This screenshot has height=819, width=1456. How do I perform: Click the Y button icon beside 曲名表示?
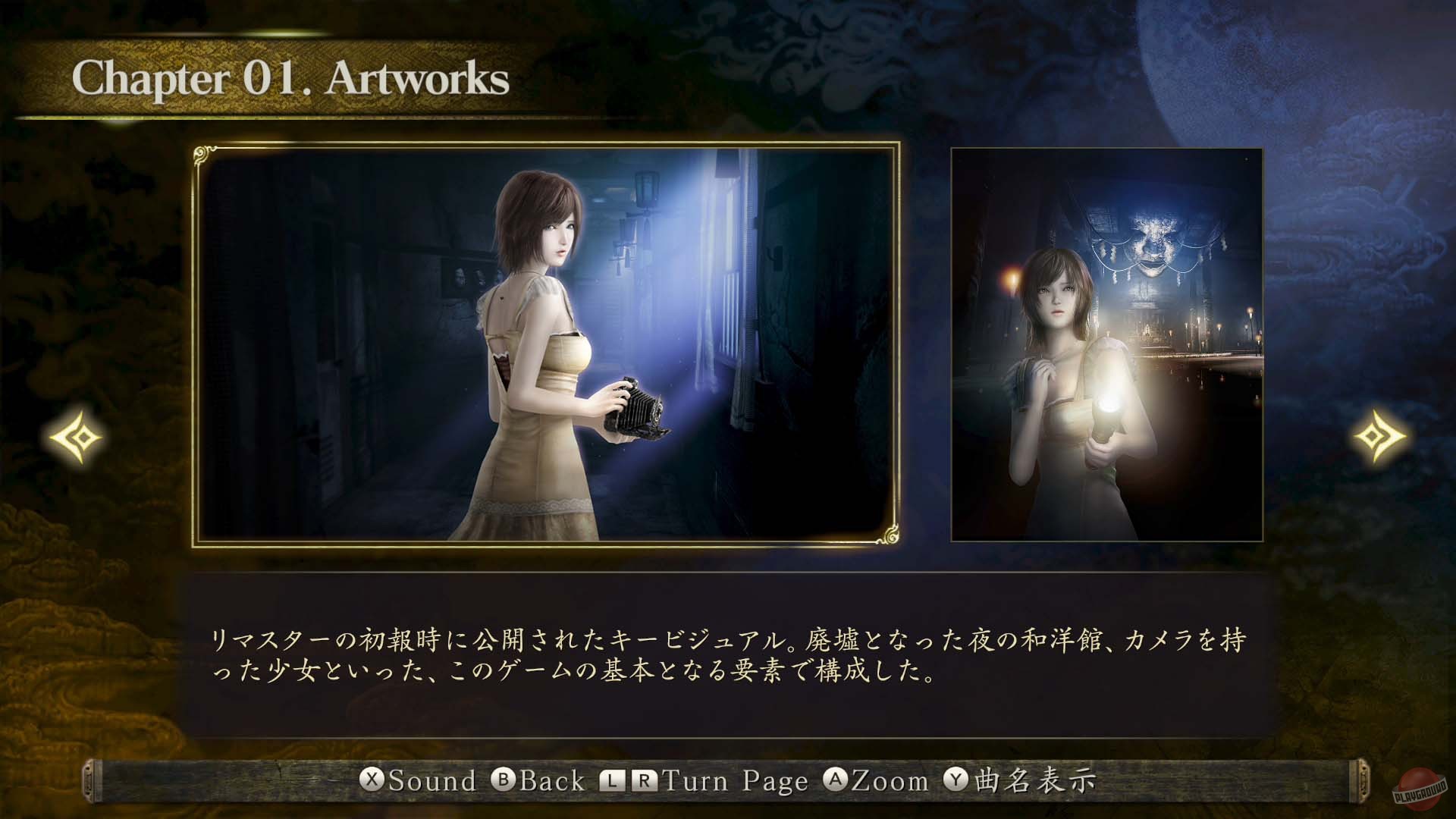click(x=954, y=780)
